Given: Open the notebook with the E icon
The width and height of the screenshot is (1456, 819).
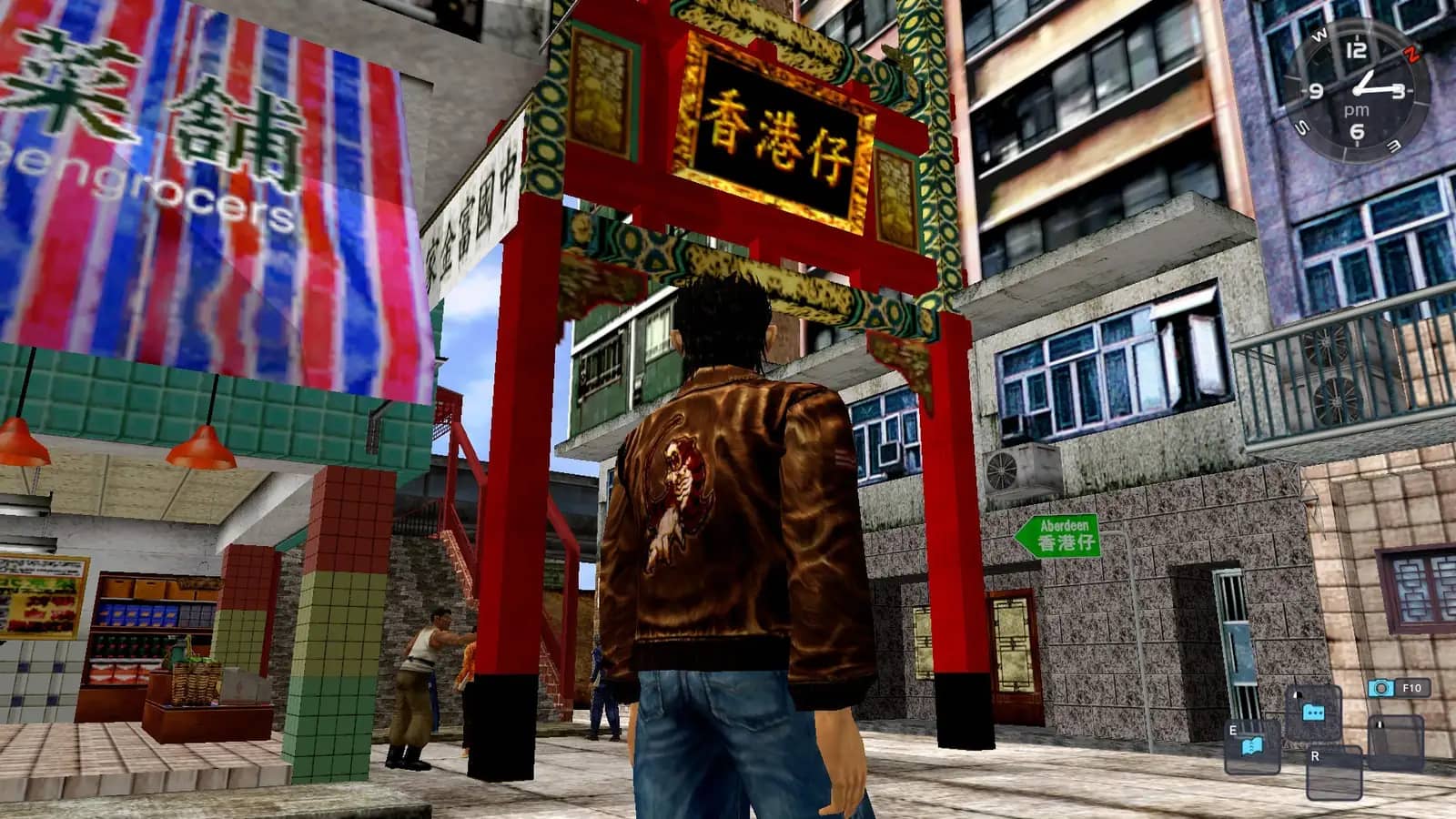Looking at the screenshot, I should (1252, 744).
